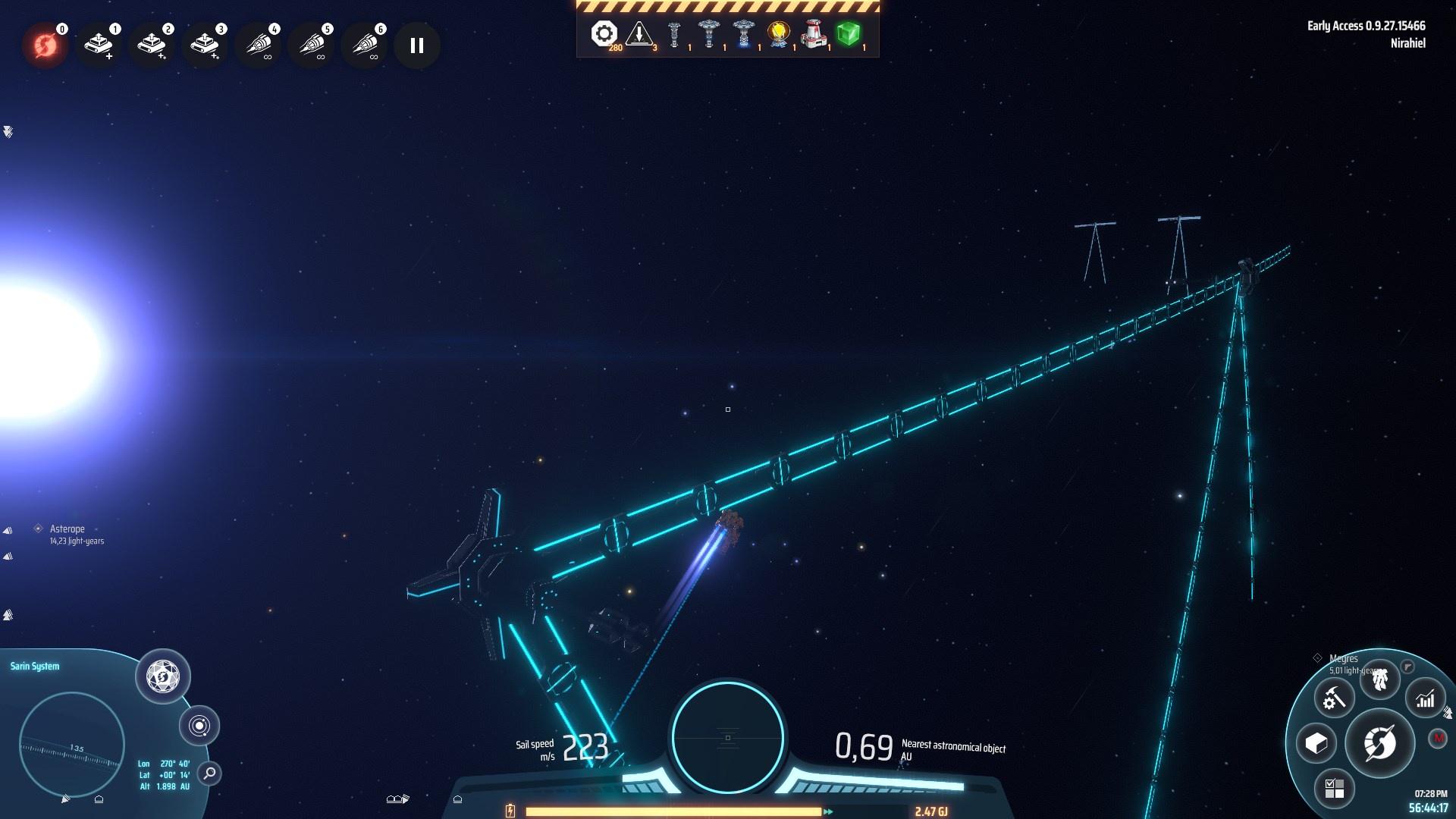This screenshot has height=819, width=1456.
Task: Select the warning triangle item showing 3
Action: click(639, 34)
